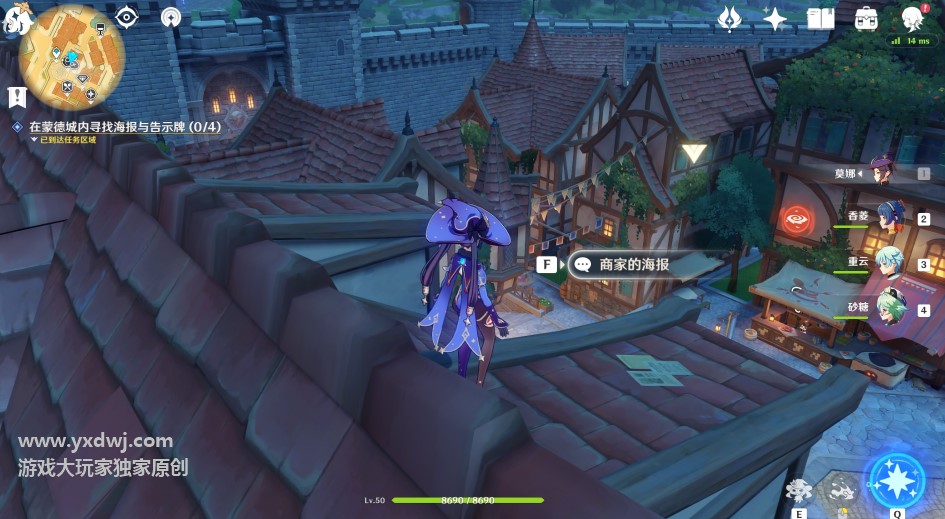
Task: Switch to party member 香菱
Action: click(x=890, y=217)
